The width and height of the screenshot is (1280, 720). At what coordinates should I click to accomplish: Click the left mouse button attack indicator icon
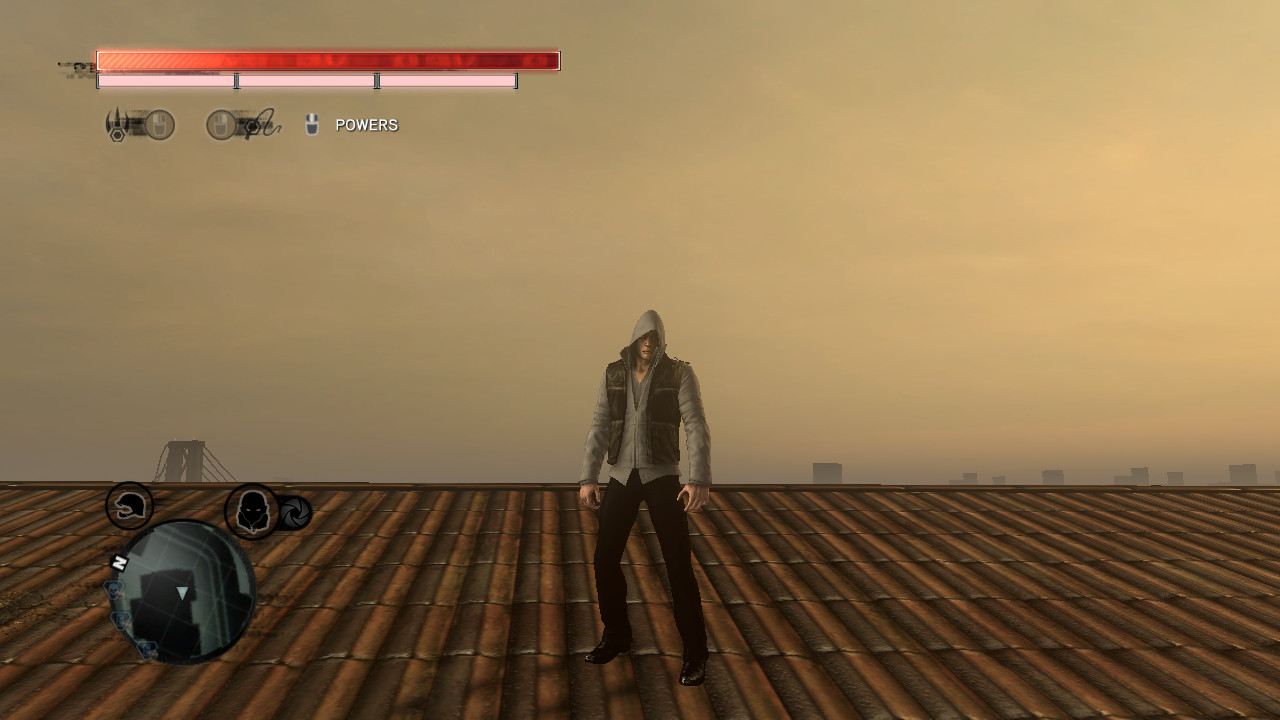click(158, 123)
